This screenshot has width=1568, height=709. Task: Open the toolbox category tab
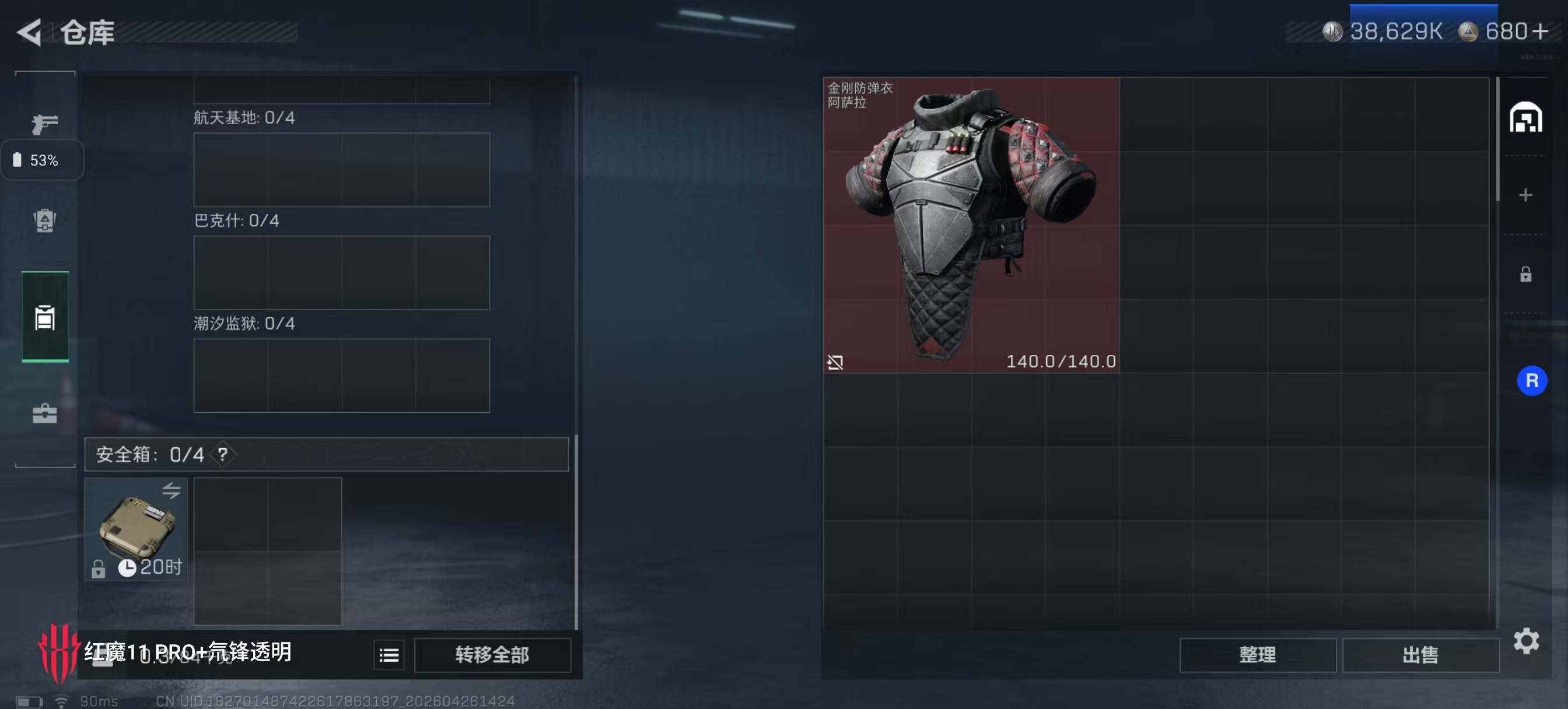coord(44,414)
